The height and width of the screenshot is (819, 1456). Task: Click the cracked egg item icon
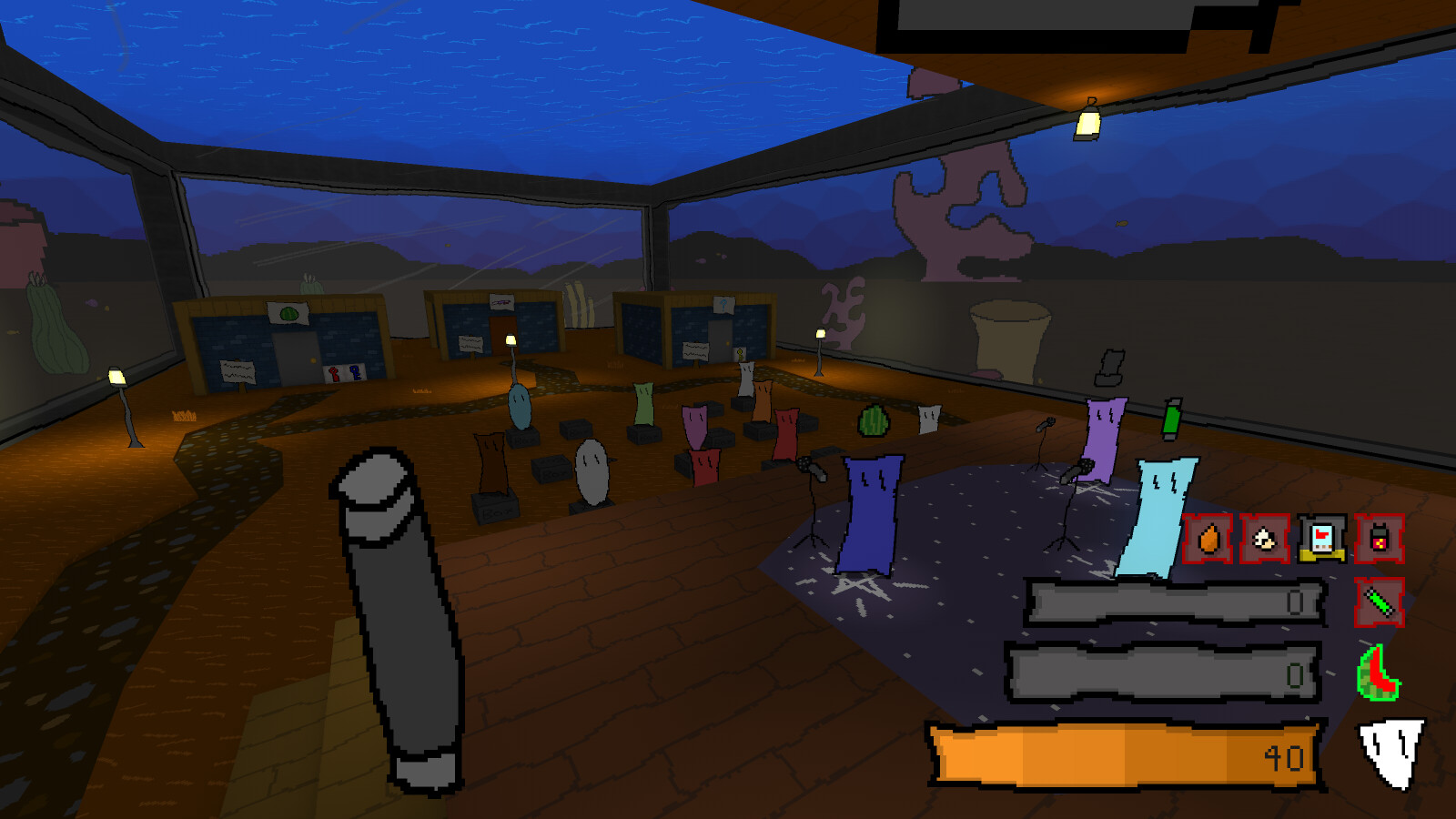pos(1264,539)
